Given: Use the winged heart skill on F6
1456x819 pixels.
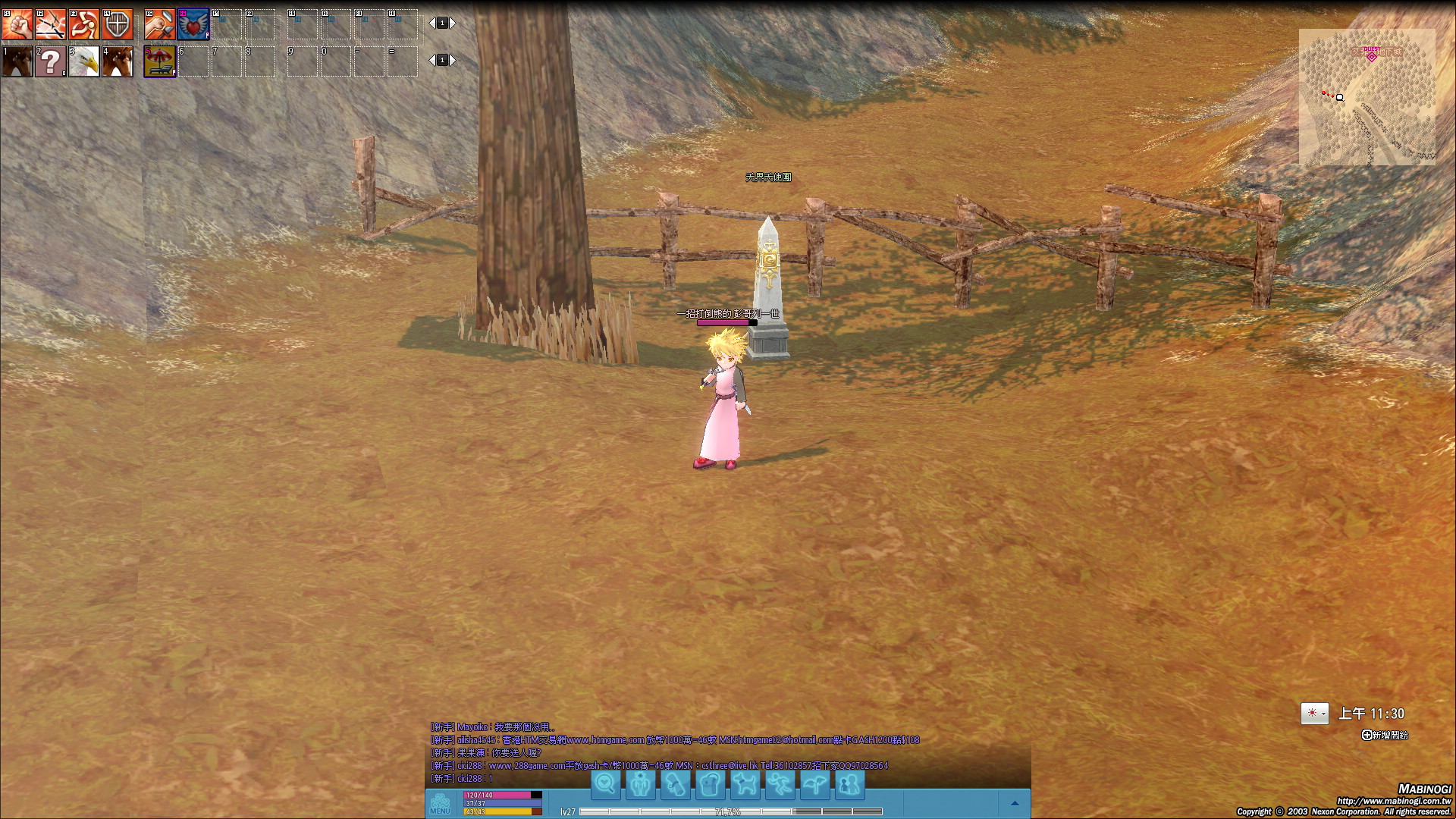Looking at the screenshot, I should [193, 24].
